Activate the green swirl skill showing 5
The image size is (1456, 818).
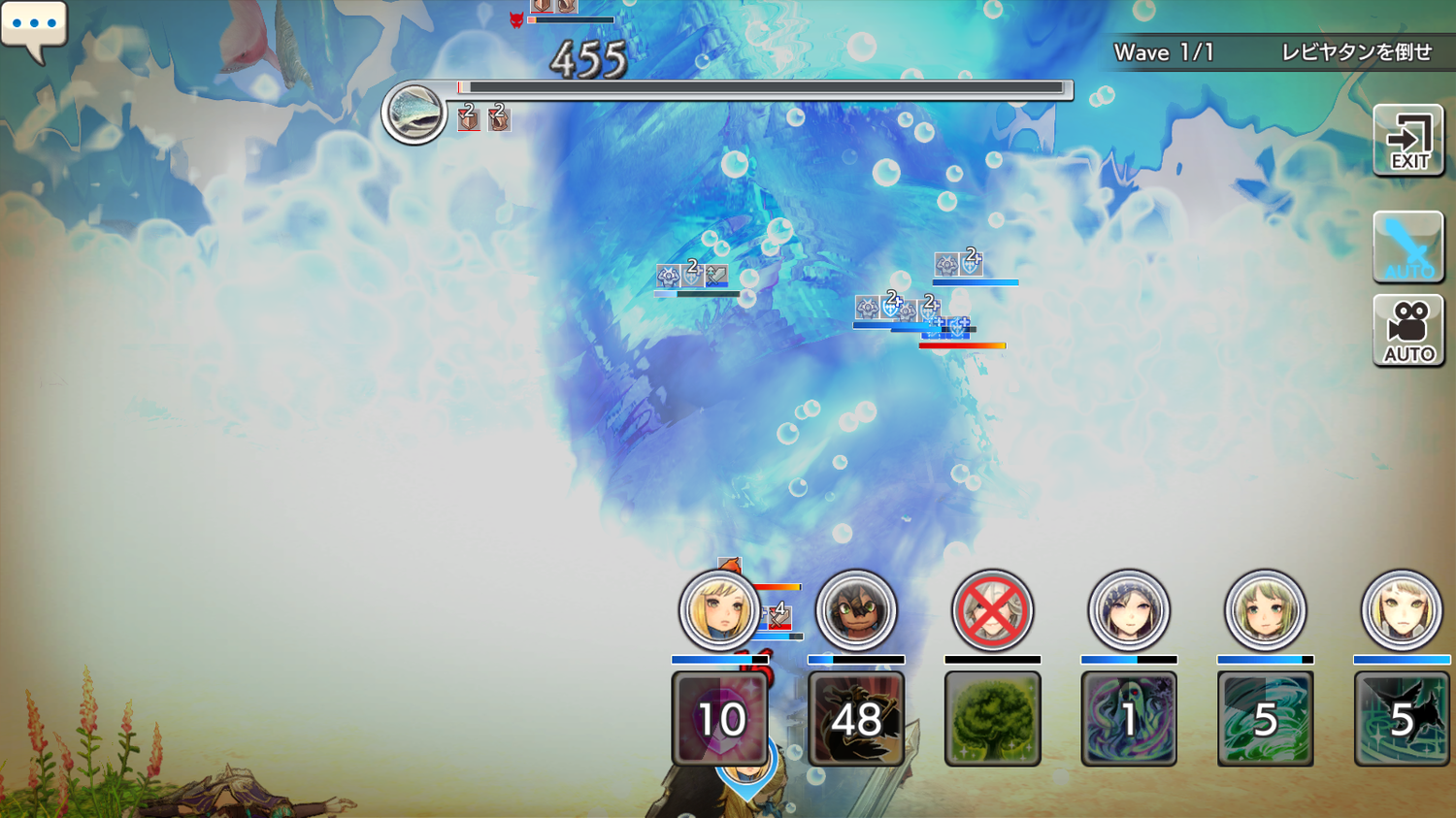[x=1265, y=718]
